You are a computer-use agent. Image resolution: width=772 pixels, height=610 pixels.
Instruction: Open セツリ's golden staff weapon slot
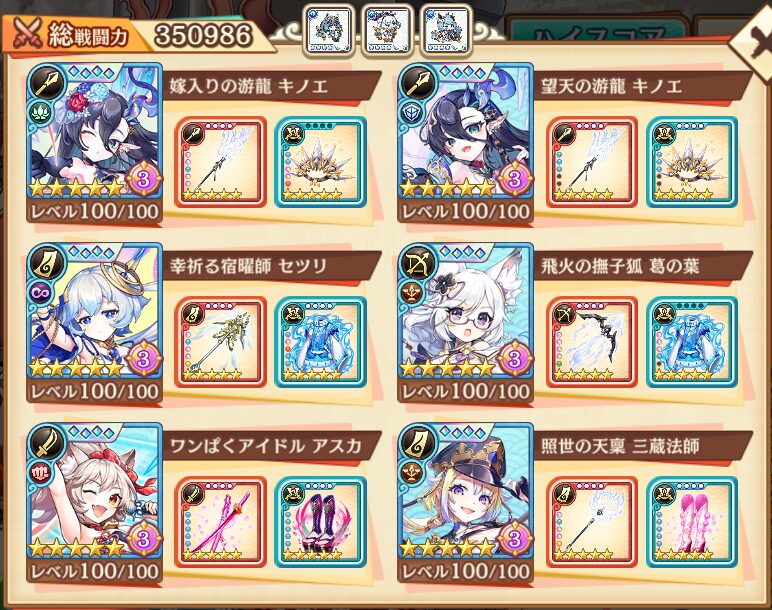click(220, 342)
